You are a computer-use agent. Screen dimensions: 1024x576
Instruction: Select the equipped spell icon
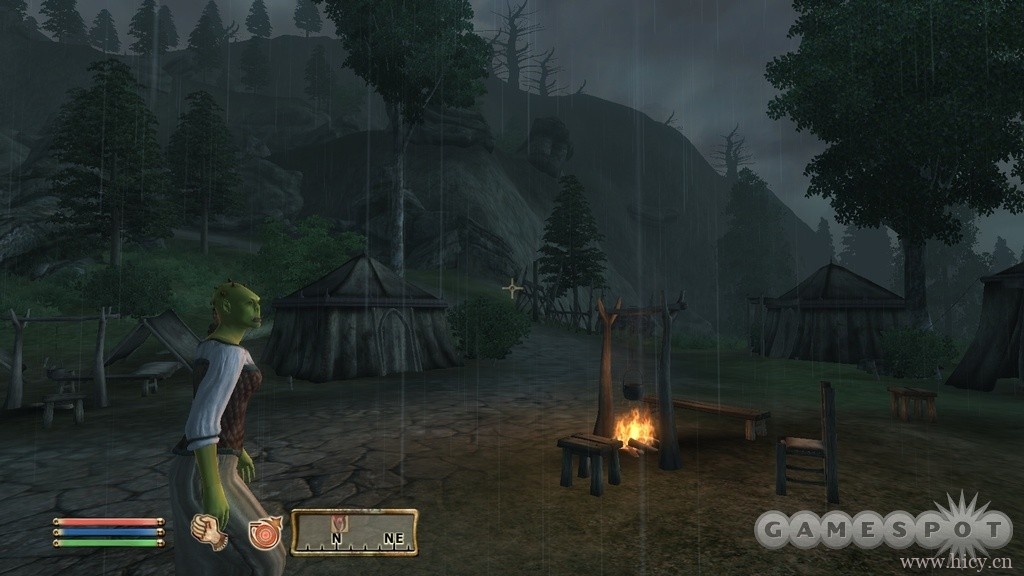coord(265,531)
